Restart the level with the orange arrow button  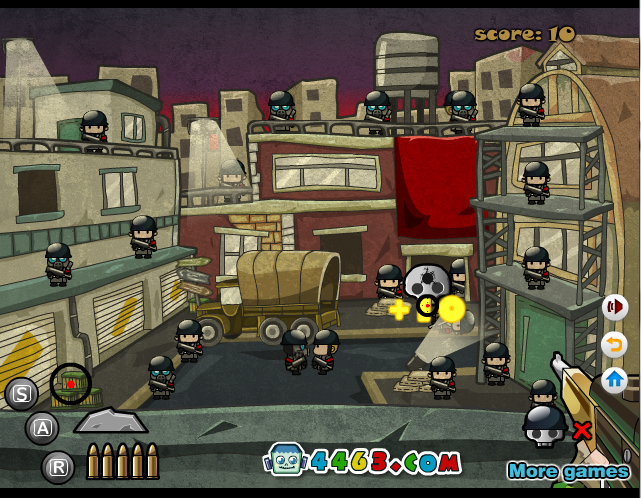click(x=614, y=345)
